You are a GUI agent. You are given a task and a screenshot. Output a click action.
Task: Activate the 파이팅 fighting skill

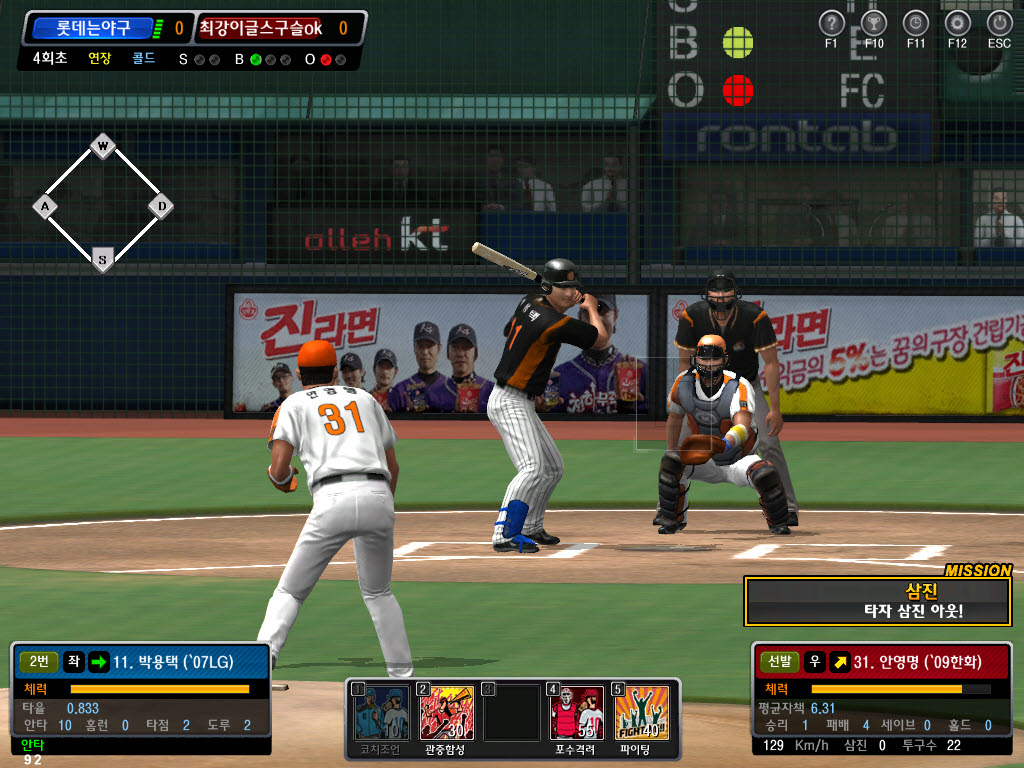point(641,712)
